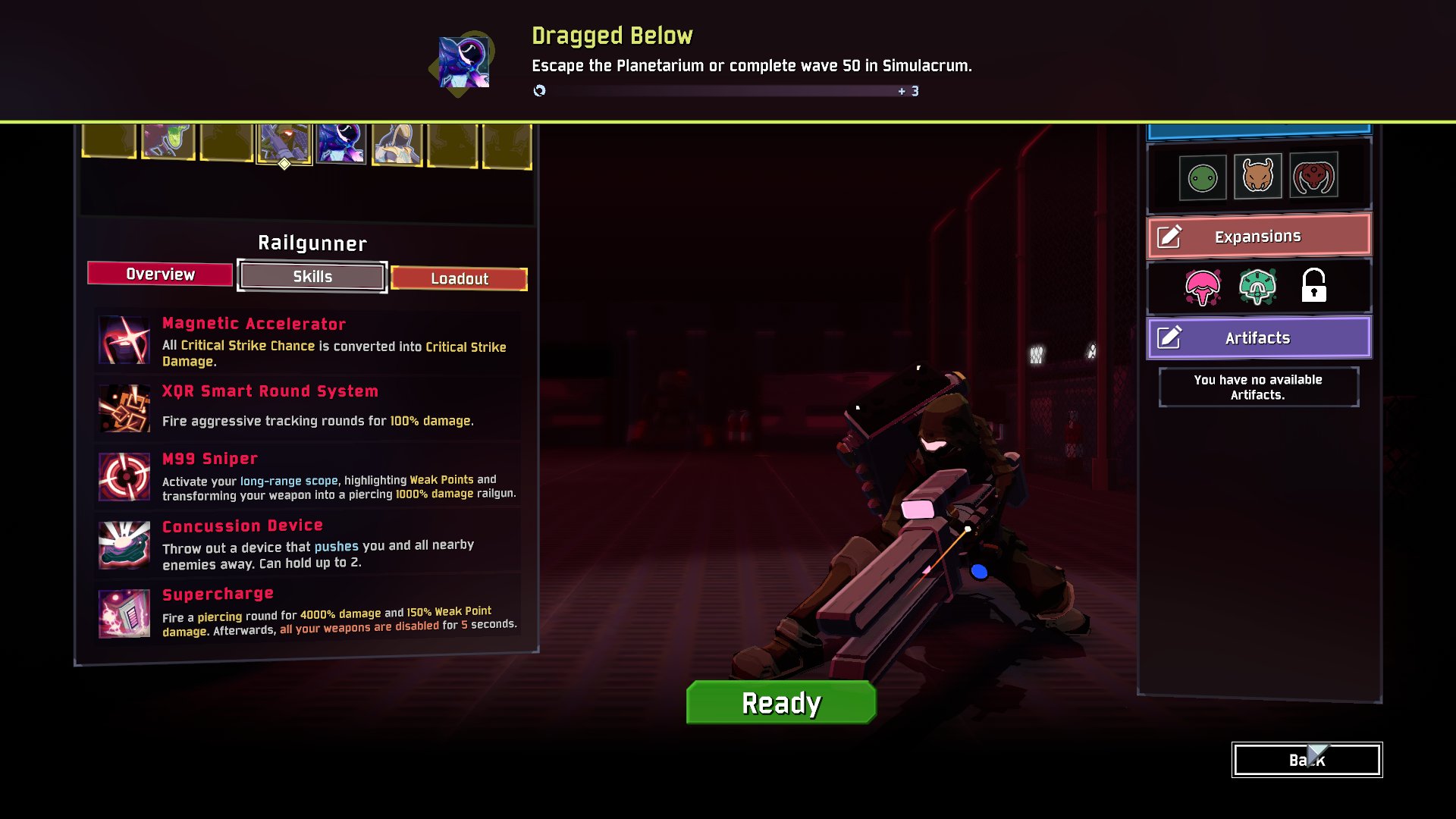Select the Railgunner survivor portrait

click(284, 142)
